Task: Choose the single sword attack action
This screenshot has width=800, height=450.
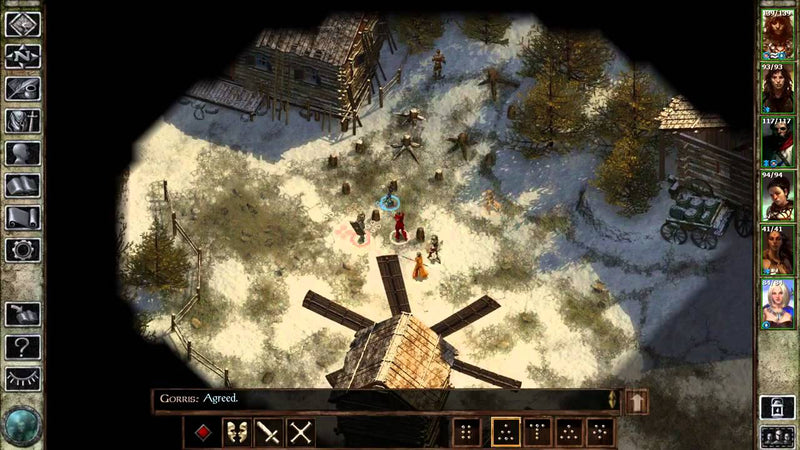Action: [269, 432]
